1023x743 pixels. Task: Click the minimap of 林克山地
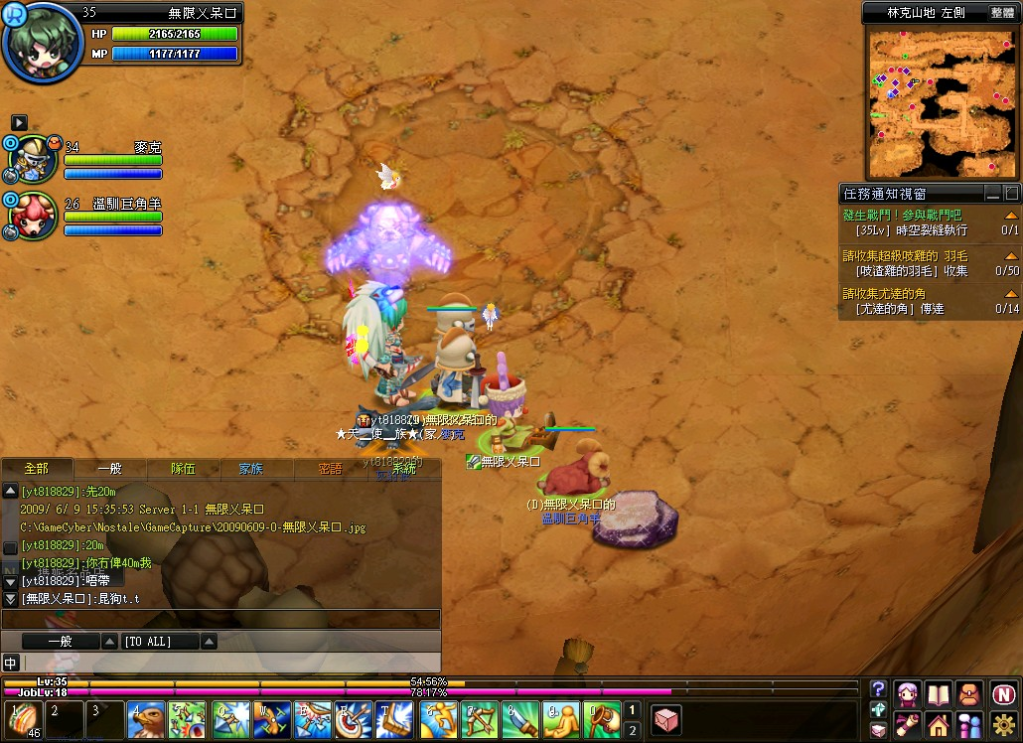coord(941,102)
